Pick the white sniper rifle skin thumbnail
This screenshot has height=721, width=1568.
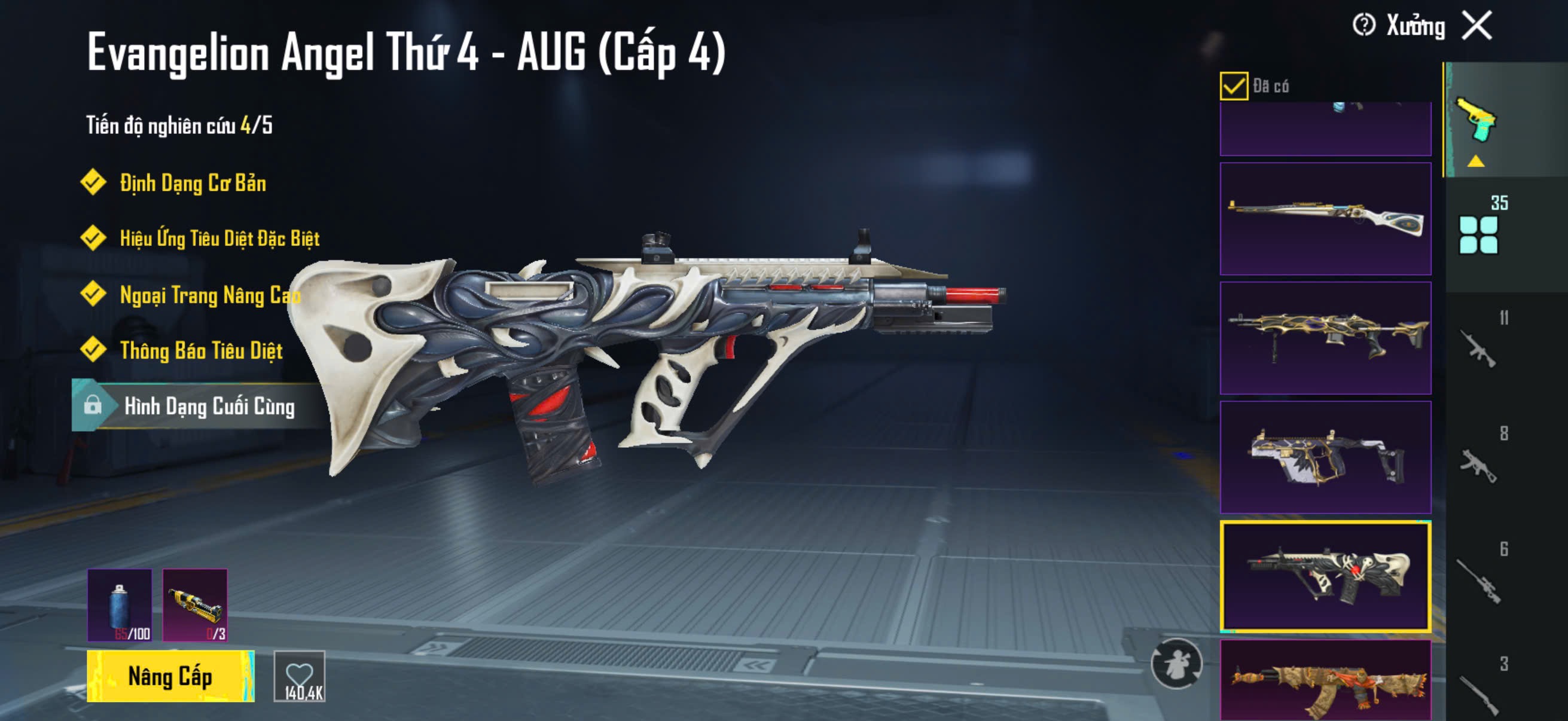(1325, 218)
